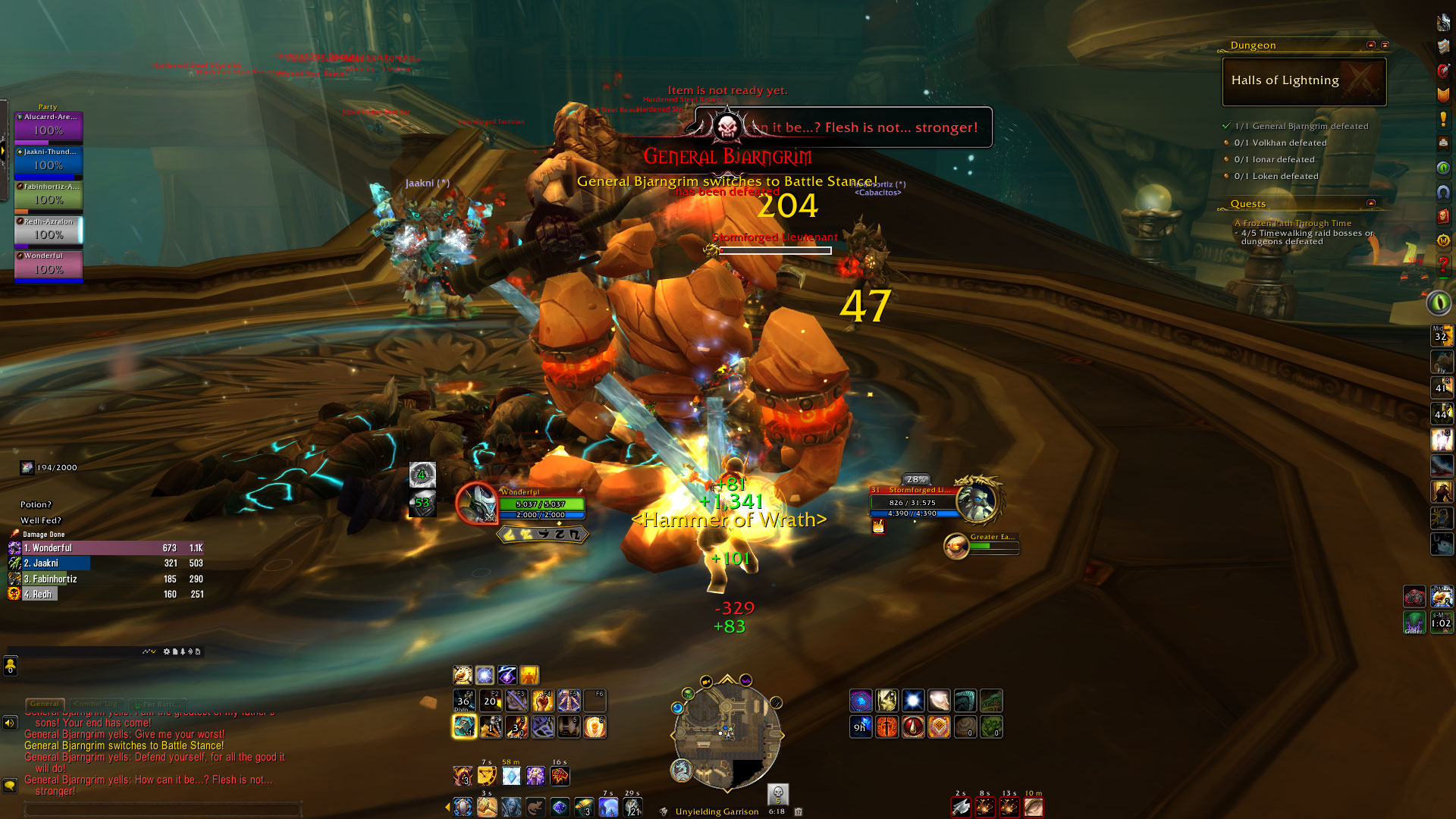Open the yellow exclamation quest log icon
This screenshot has width=1456, height=819.
tap(1442, 119)
